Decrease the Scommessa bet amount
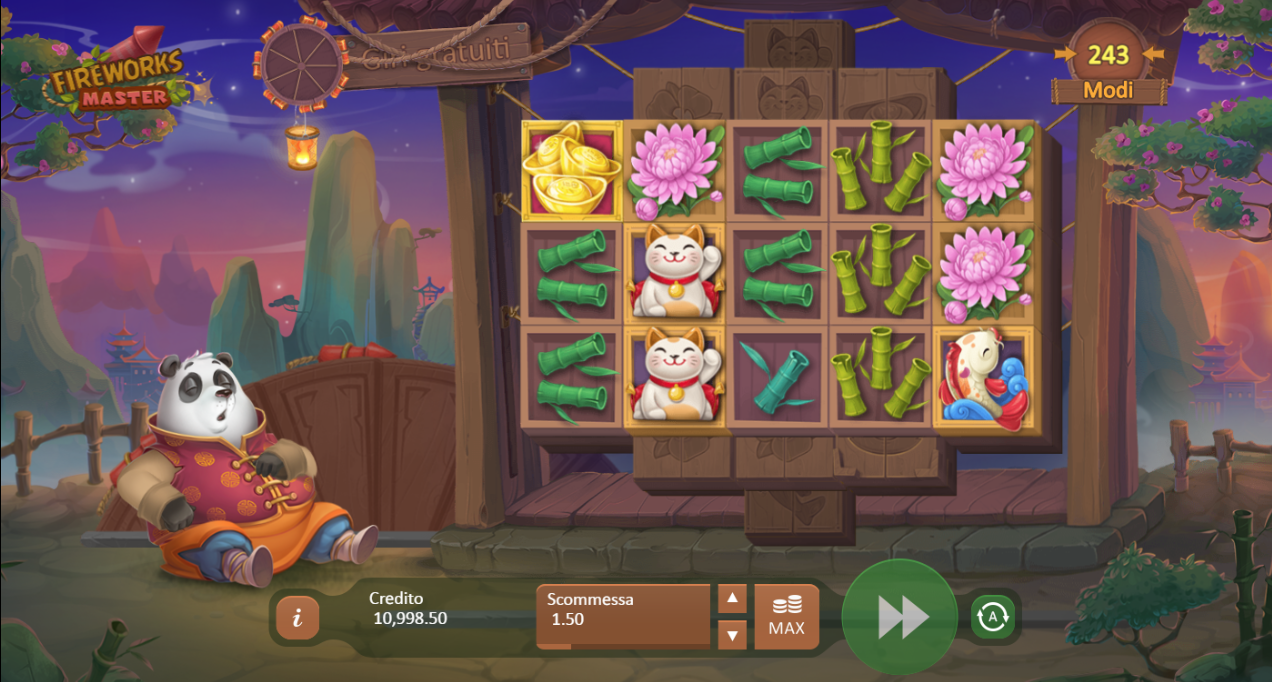This screenshot has width=1272, height=682. click(x=732, y=634)
